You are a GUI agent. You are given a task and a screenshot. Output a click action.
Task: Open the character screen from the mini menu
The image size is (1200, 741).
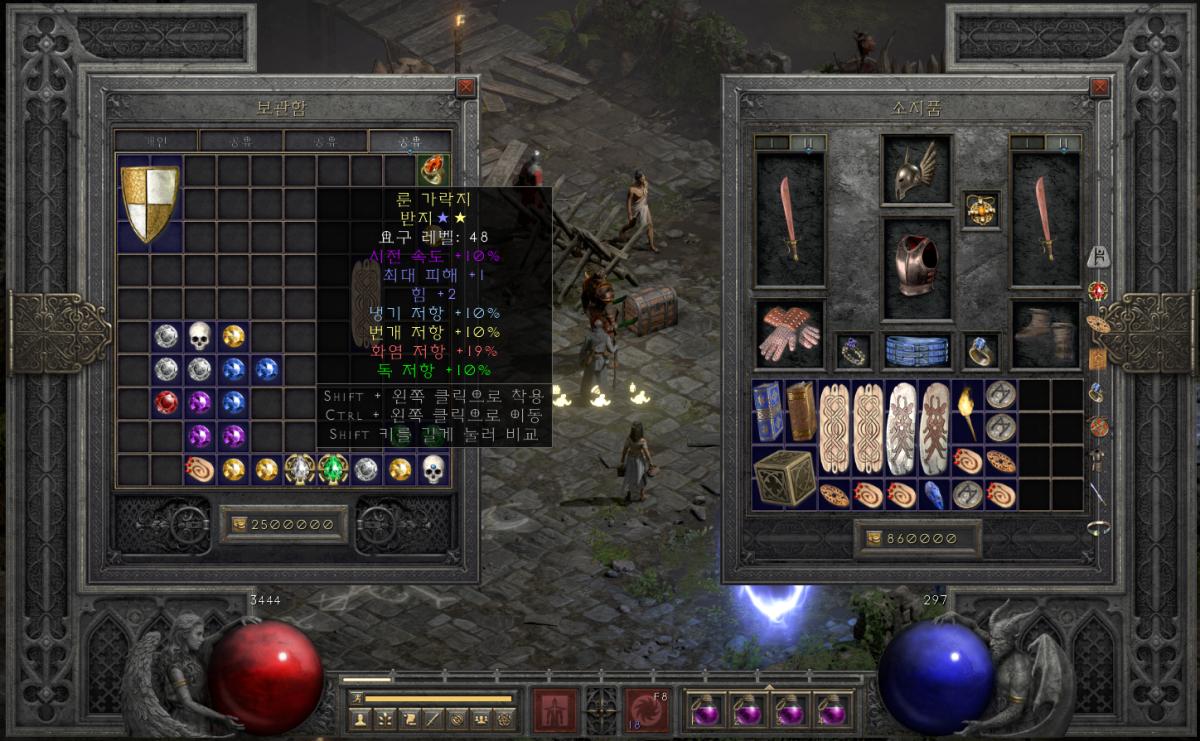361,718
